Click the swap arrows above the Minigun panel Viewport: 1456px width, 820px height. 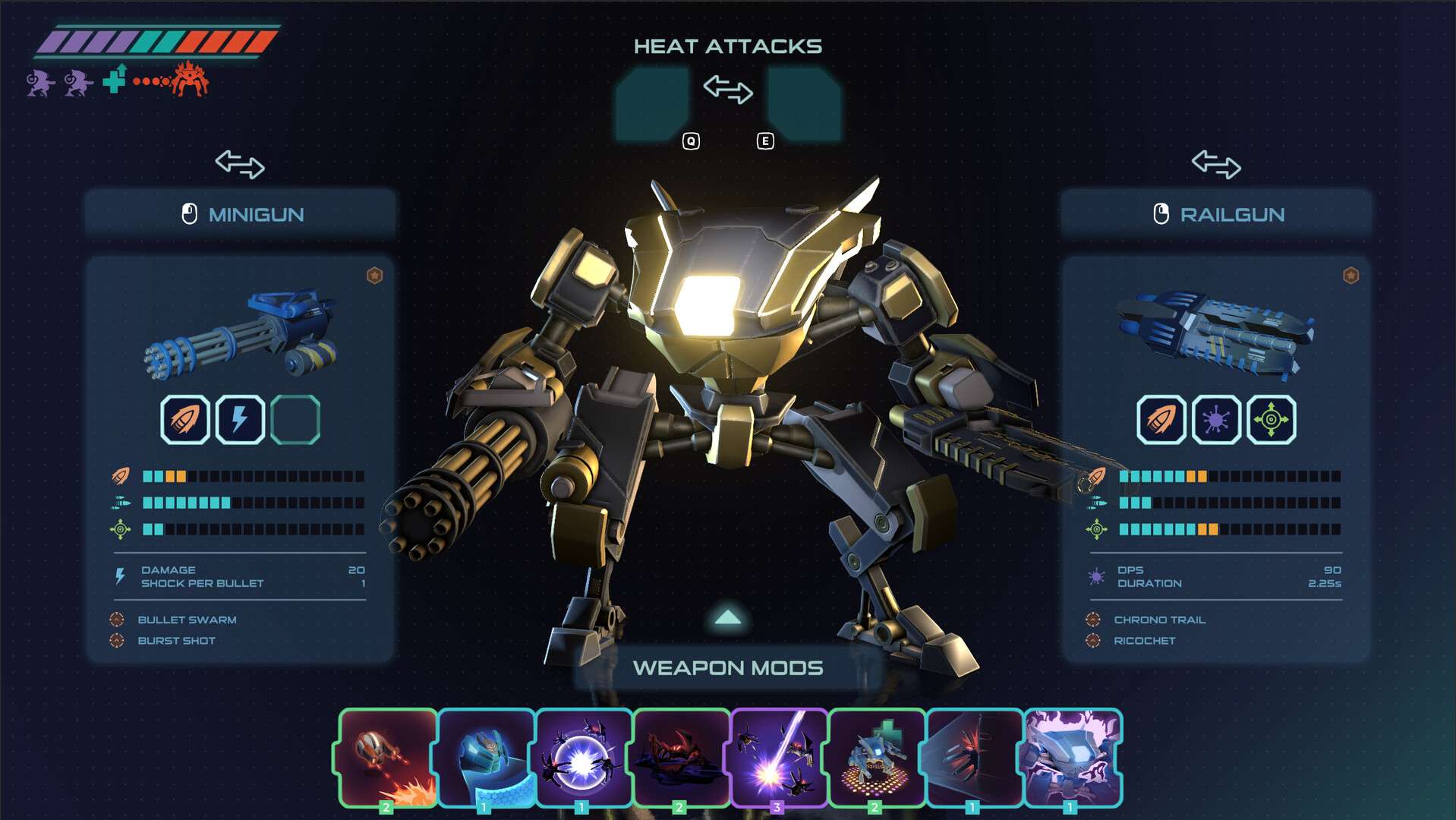point(240,164)
